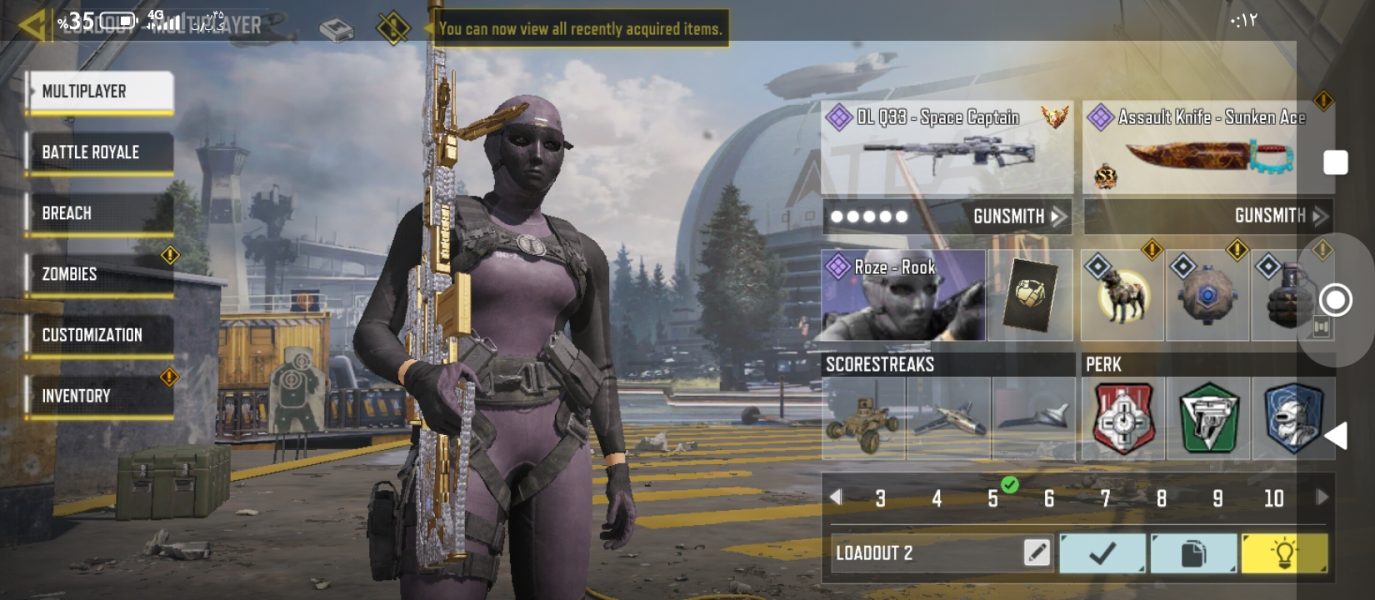Open the scorestreaks selection
Image resolution: width=1375 pixels, height=600 pixels.
tap(946, 418)
